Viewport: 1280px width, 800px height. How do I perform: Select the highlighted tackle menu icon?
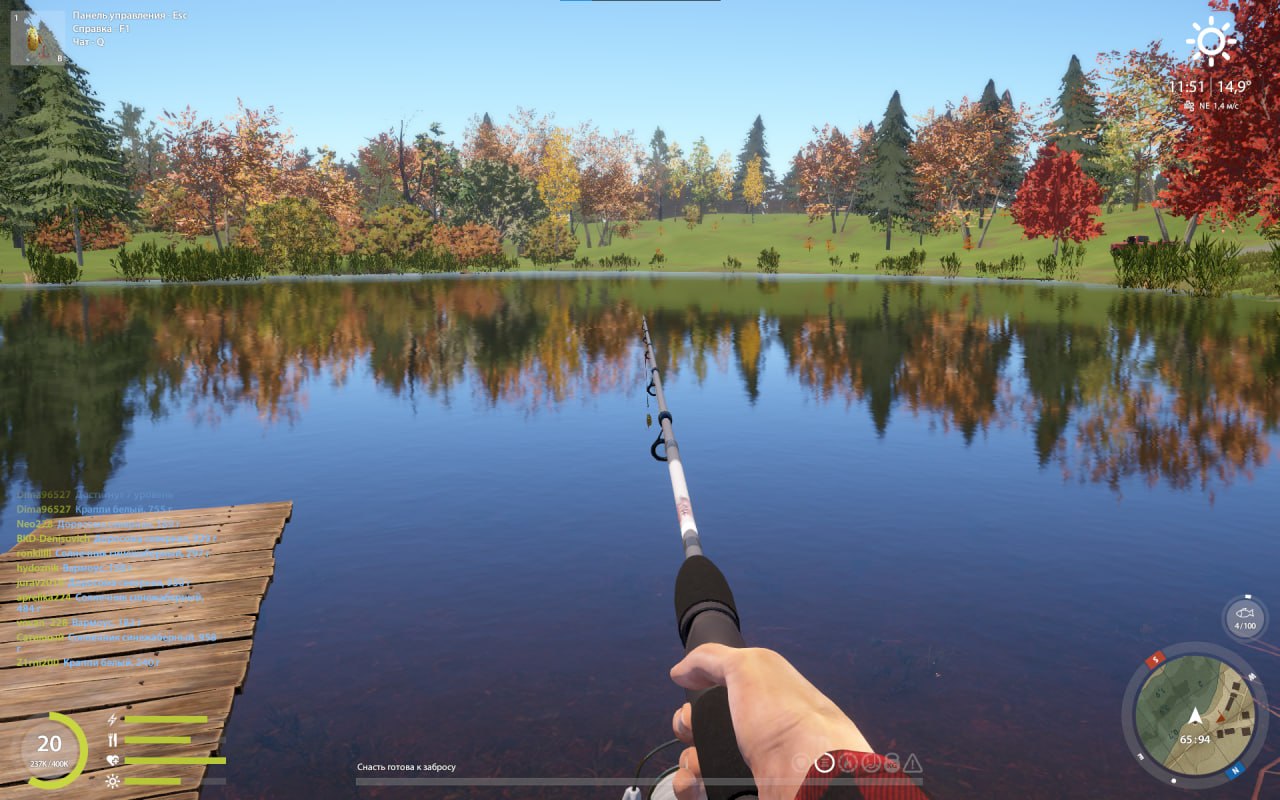point(824,762)
